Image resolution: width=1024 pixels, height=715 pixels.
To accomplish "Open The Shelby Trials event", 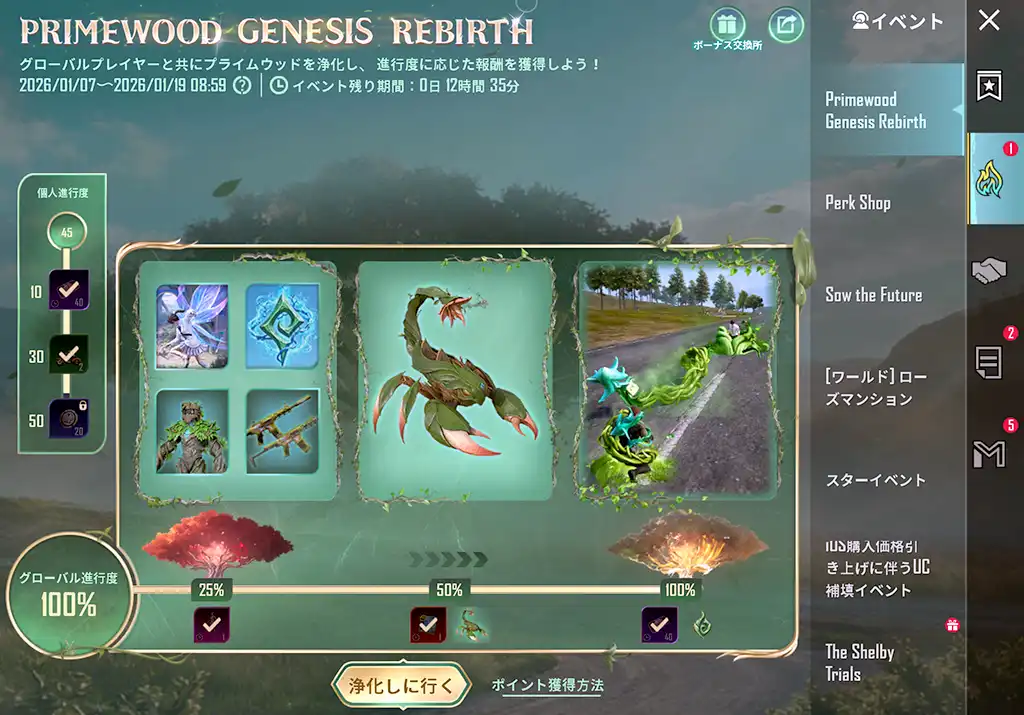I will tap(860, 662).
